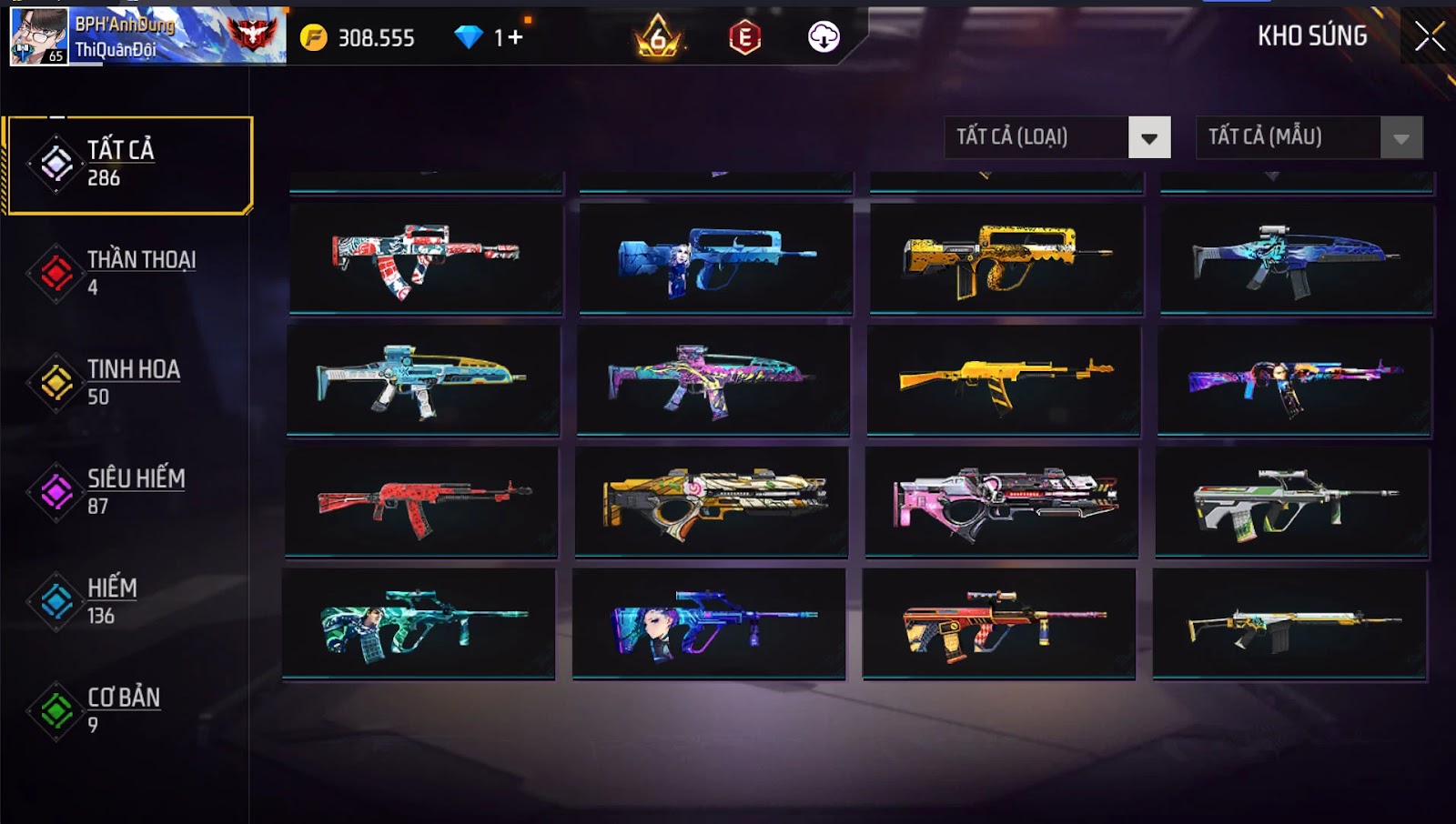
Task: Open the gold crown rank icon
Action: 658,37
